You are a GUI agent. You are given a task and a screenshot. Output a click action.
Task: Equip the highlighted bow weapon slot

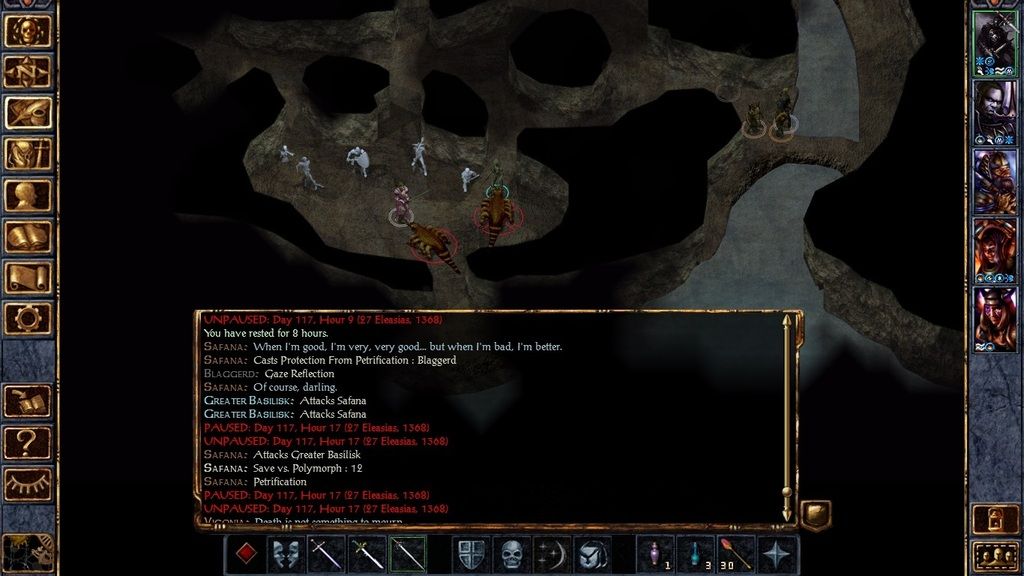(408, 554)
